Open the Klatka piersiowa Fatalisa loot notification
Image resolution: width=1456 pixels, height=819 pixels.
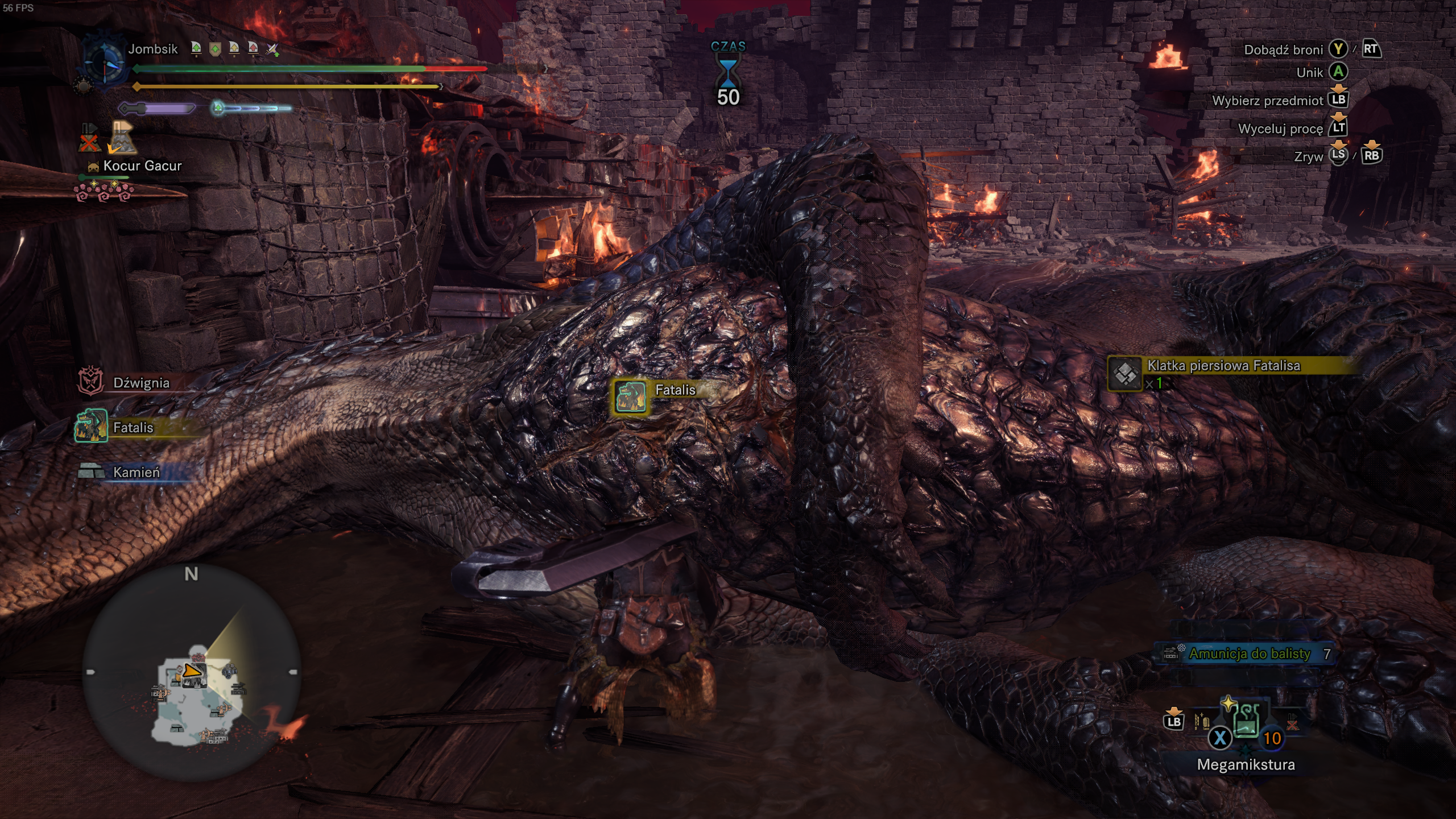(x=1223, y=366)
